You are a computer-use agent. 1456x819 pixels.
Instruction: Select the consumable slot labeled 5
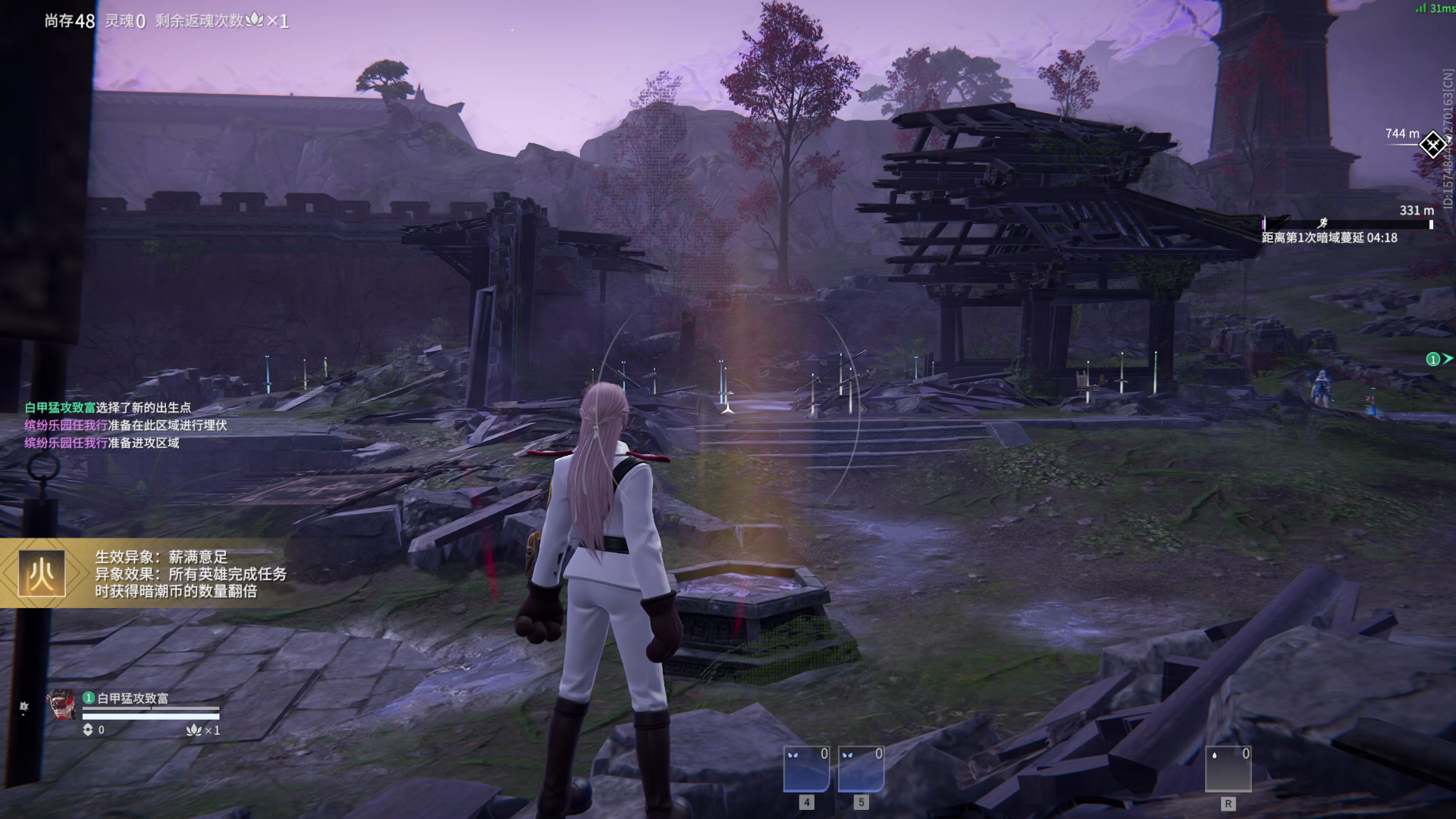click(861, 769)
